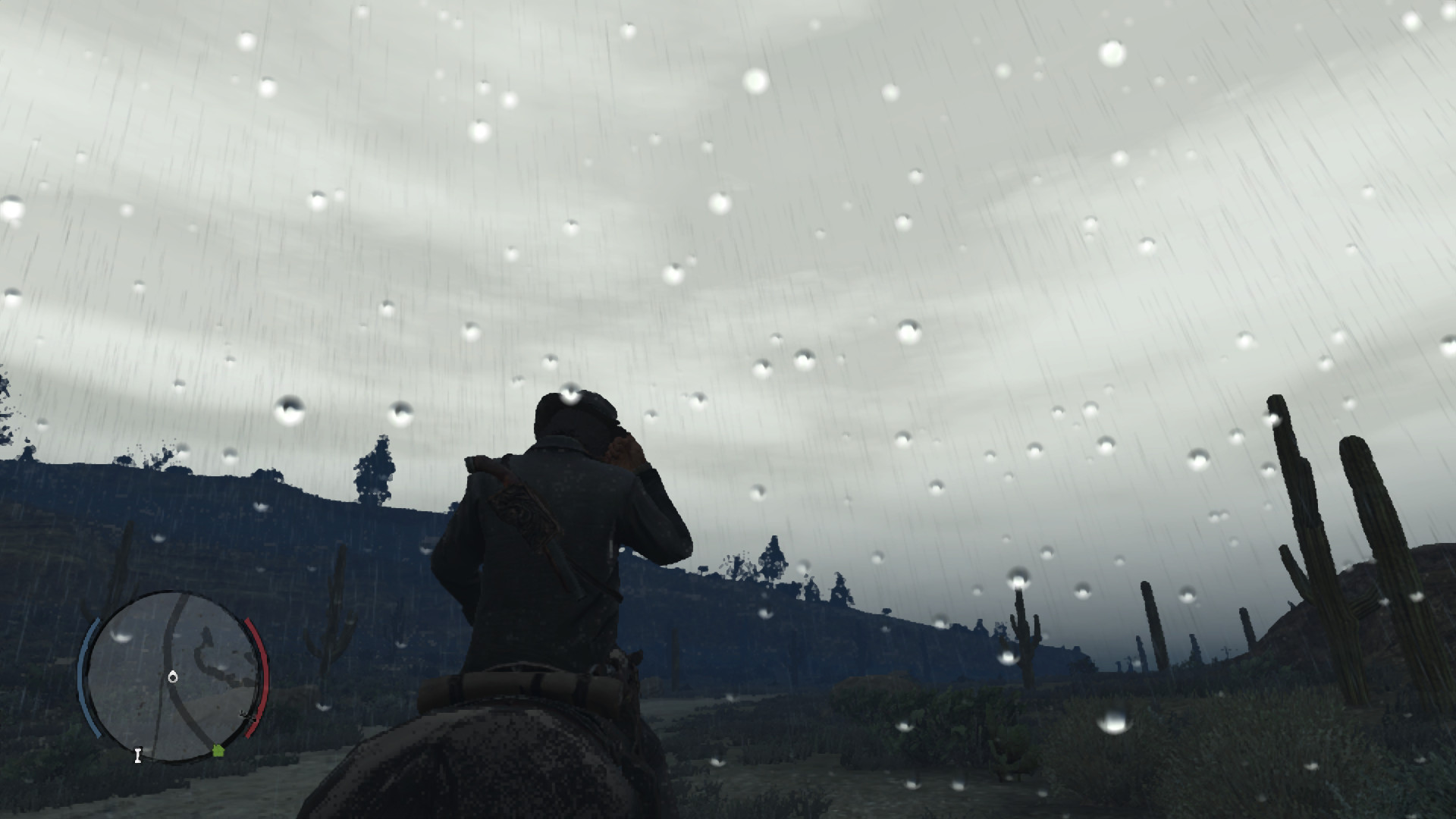Select the player position marker on the minimap

tap(172, 676)
